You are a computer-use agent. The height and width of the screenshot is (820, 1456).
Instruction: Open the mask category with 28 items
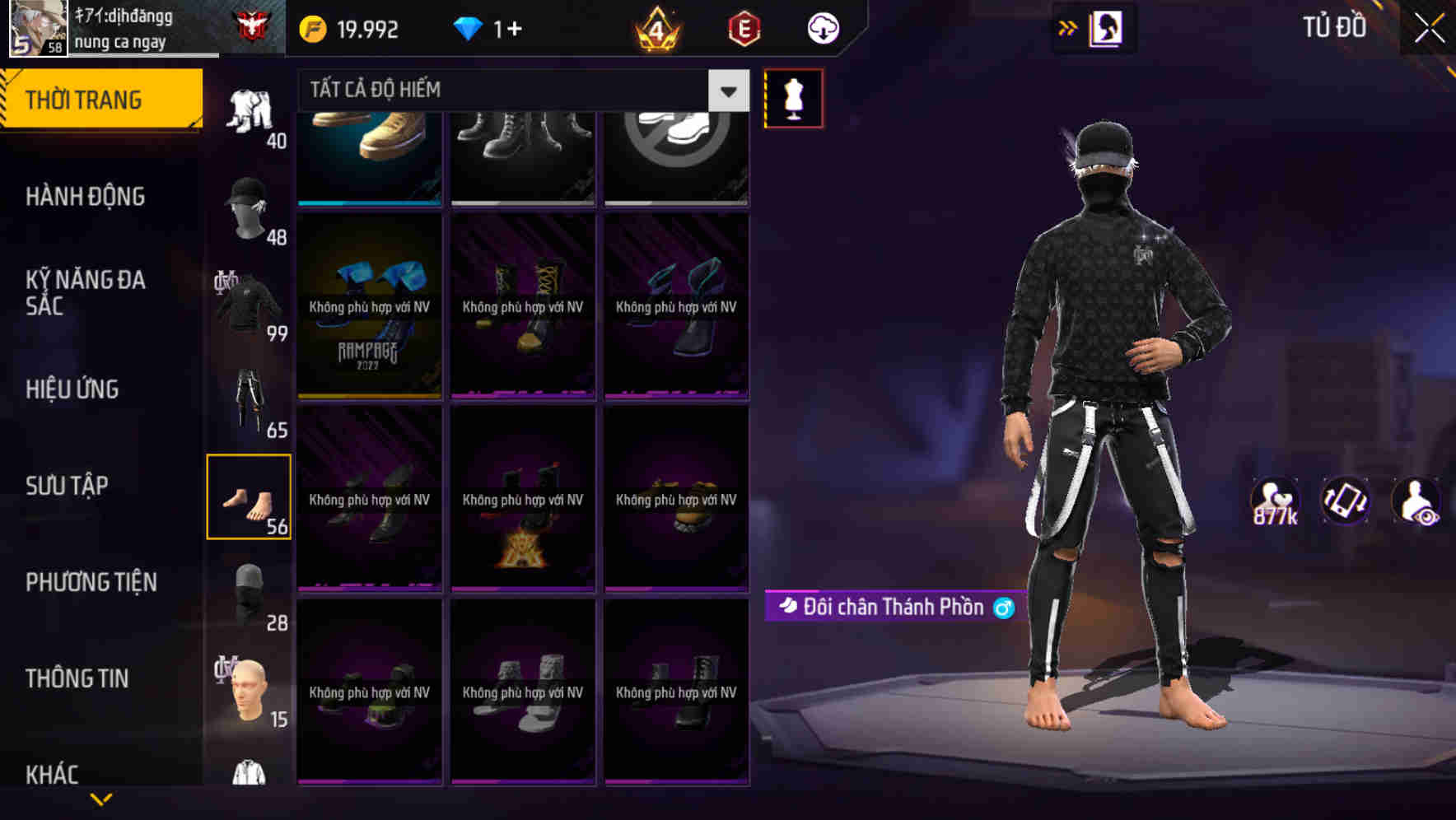pyautogui.click(x=250, y=591)
